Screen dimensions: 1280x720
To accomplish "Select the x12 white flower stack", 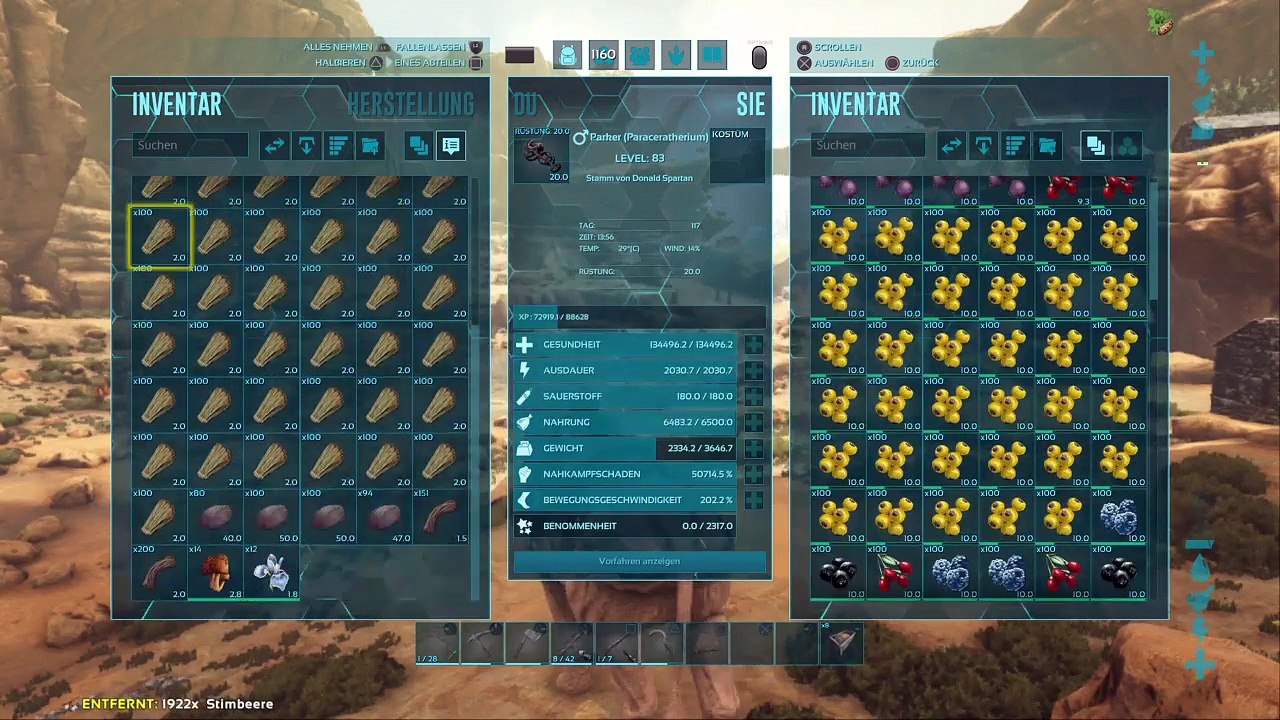I will pos(271,573).
